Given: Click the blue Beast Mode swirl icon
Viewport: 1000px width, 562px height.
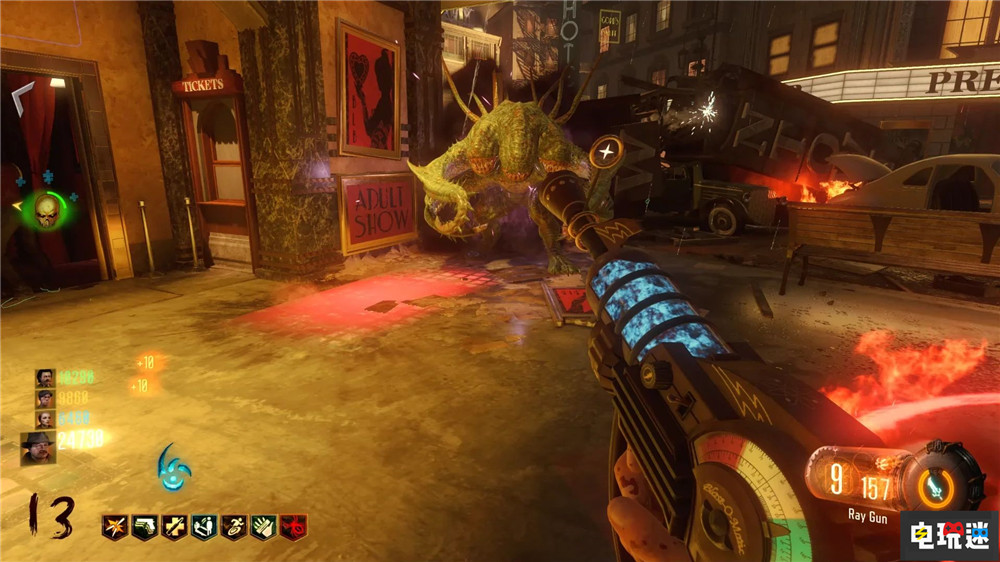Looking at the screenshot, I should pyautogui.click(x=173, y=467).
